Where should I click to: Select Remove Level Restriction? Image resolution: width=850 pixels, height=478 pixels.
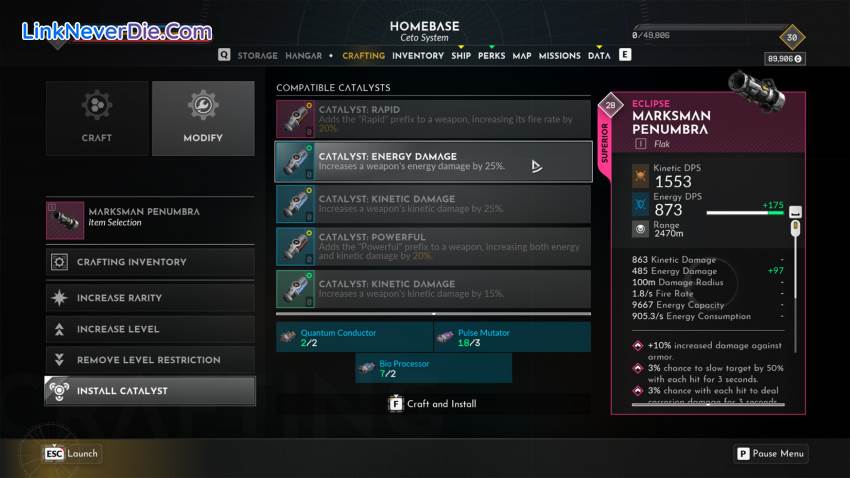(150, 360)
